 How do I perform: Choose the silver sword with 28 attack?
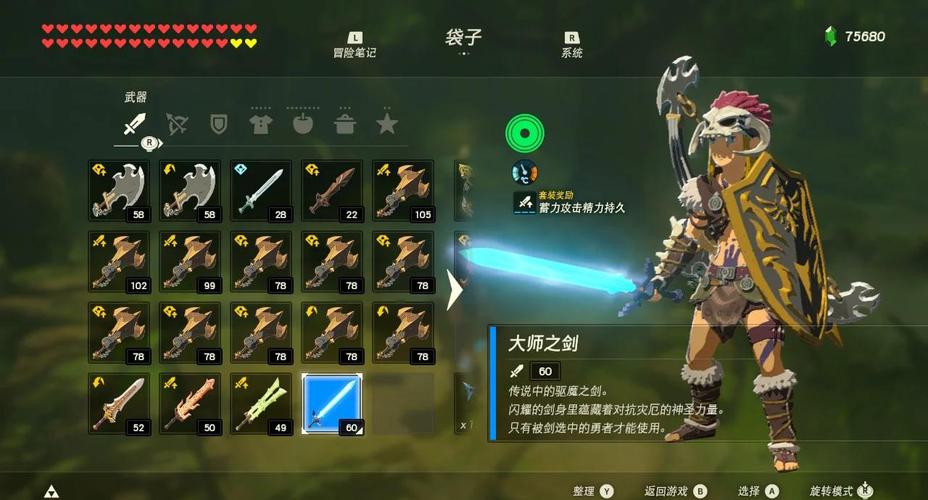tap(261, 190)
